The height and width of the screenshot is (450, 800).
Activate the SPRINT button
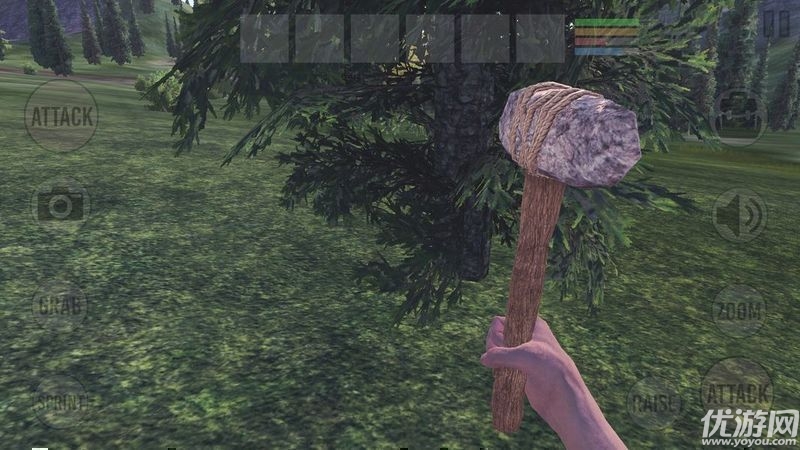61,402
